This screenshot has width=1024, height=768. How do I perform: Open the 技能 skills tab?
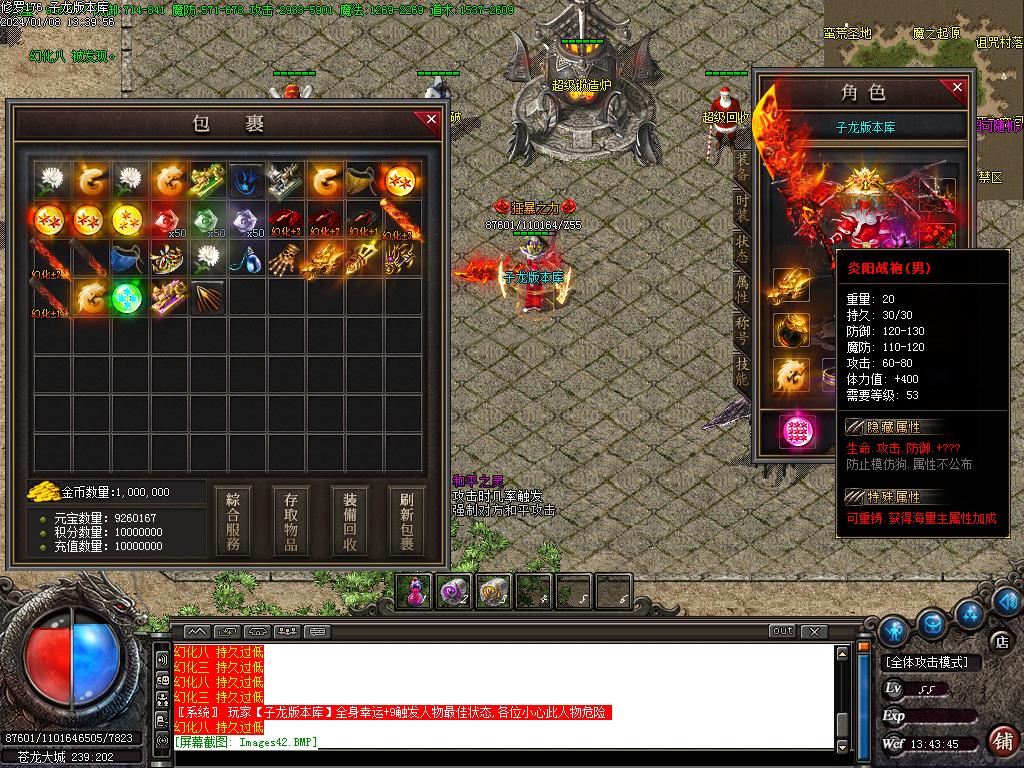741,371
